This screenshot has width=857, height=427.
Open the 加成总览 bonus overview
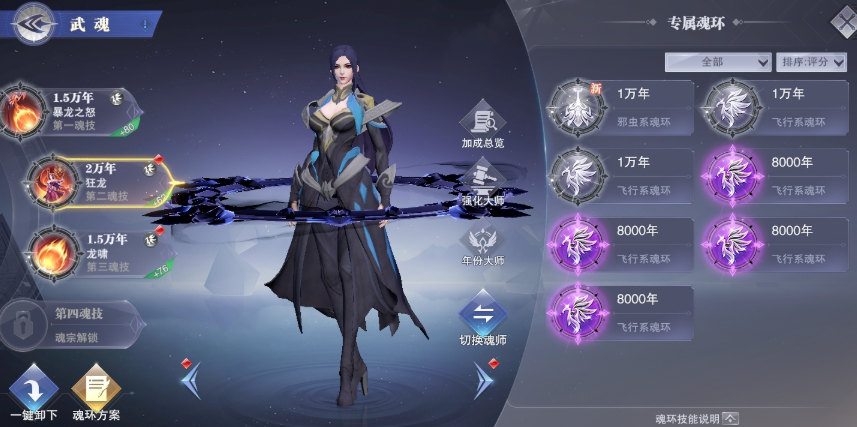point(483,126)
